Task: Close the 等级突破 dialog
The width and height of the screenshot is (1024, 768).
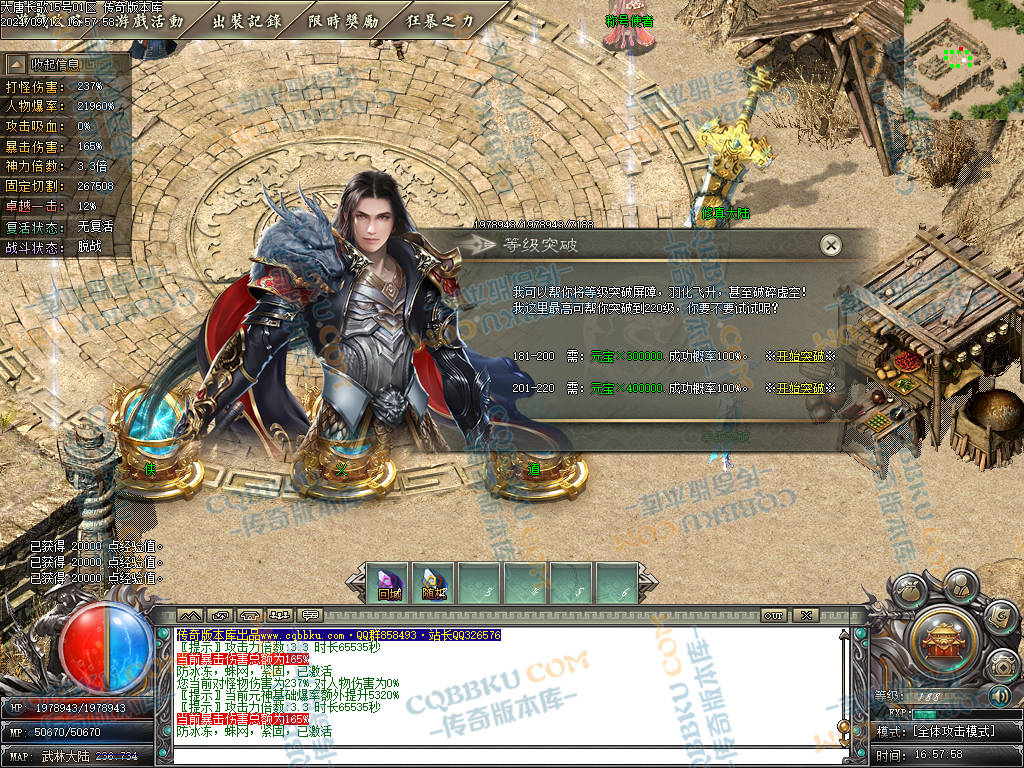Action: click(829, 245)
